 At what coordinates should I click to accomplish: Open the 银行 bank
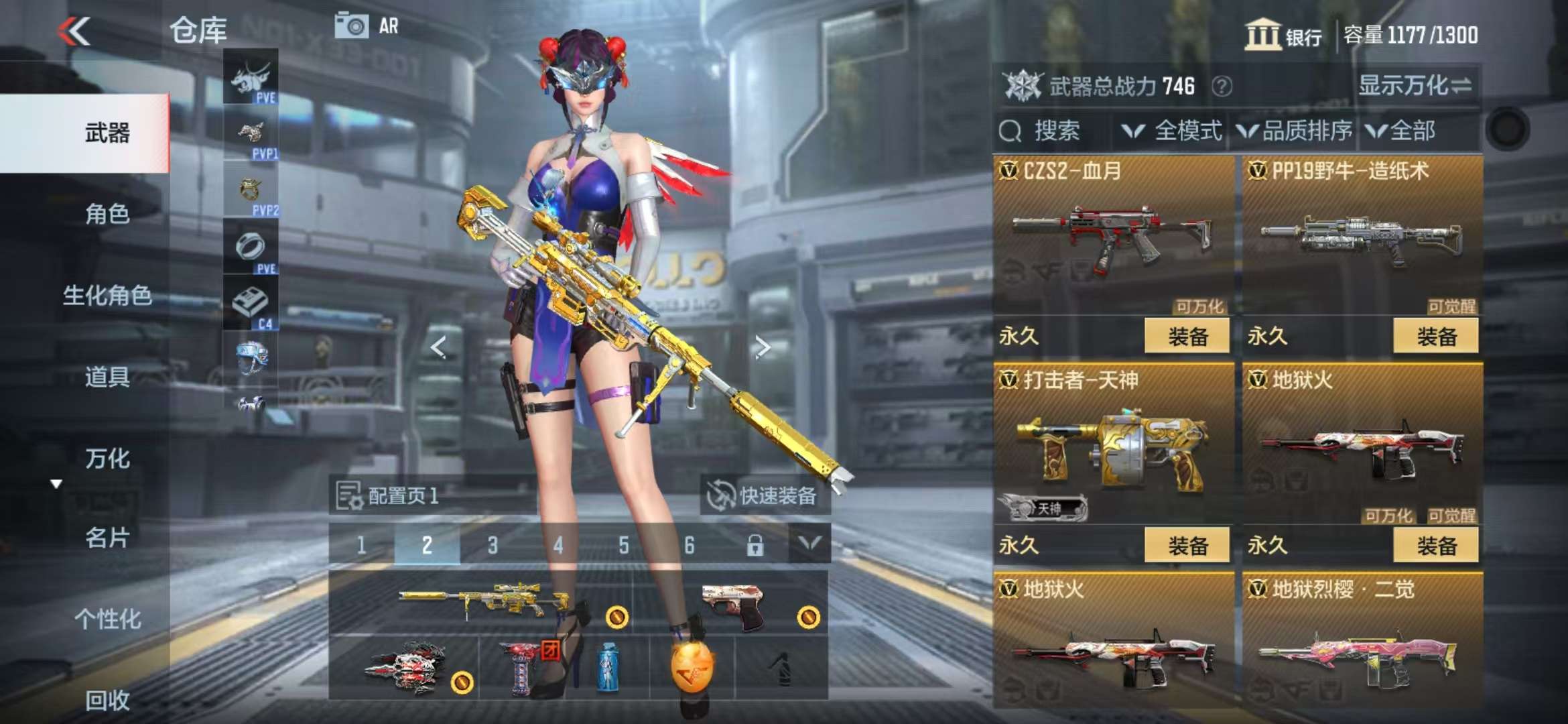[1283, 35]
